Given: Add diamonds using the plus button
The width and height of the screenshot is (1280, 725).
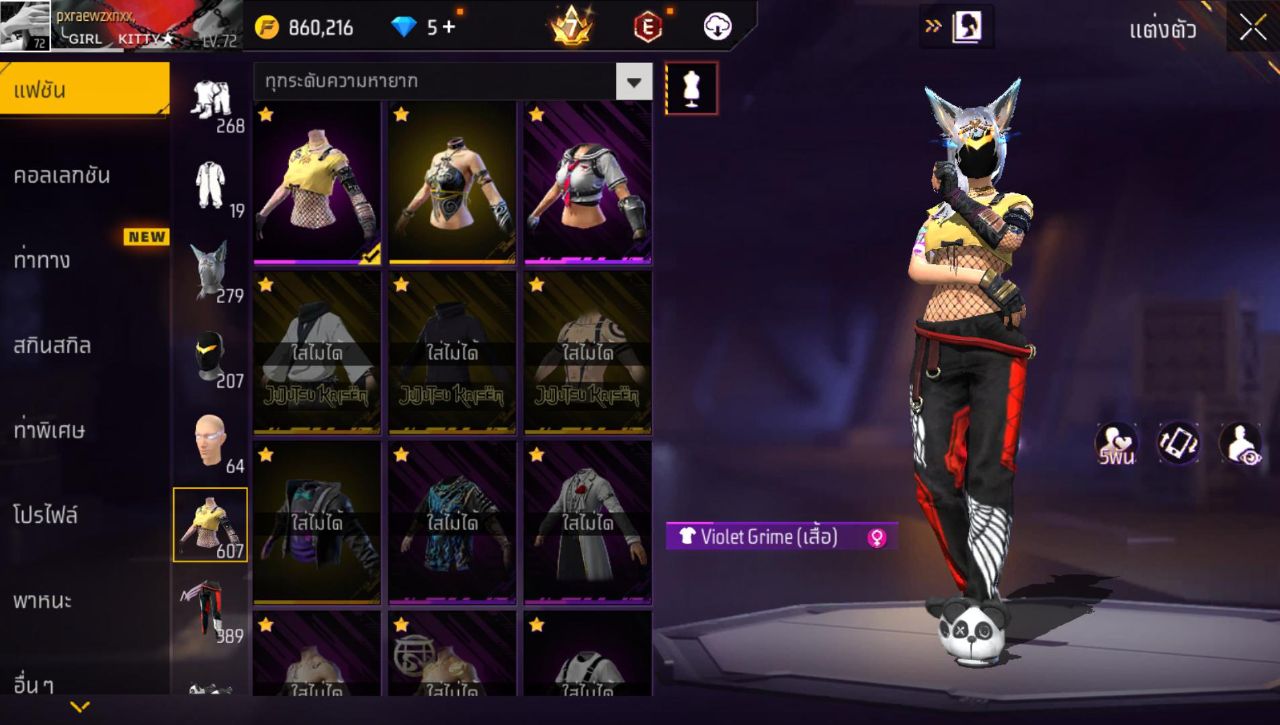Looking at the screenshot, I should (x=448, y=27).
